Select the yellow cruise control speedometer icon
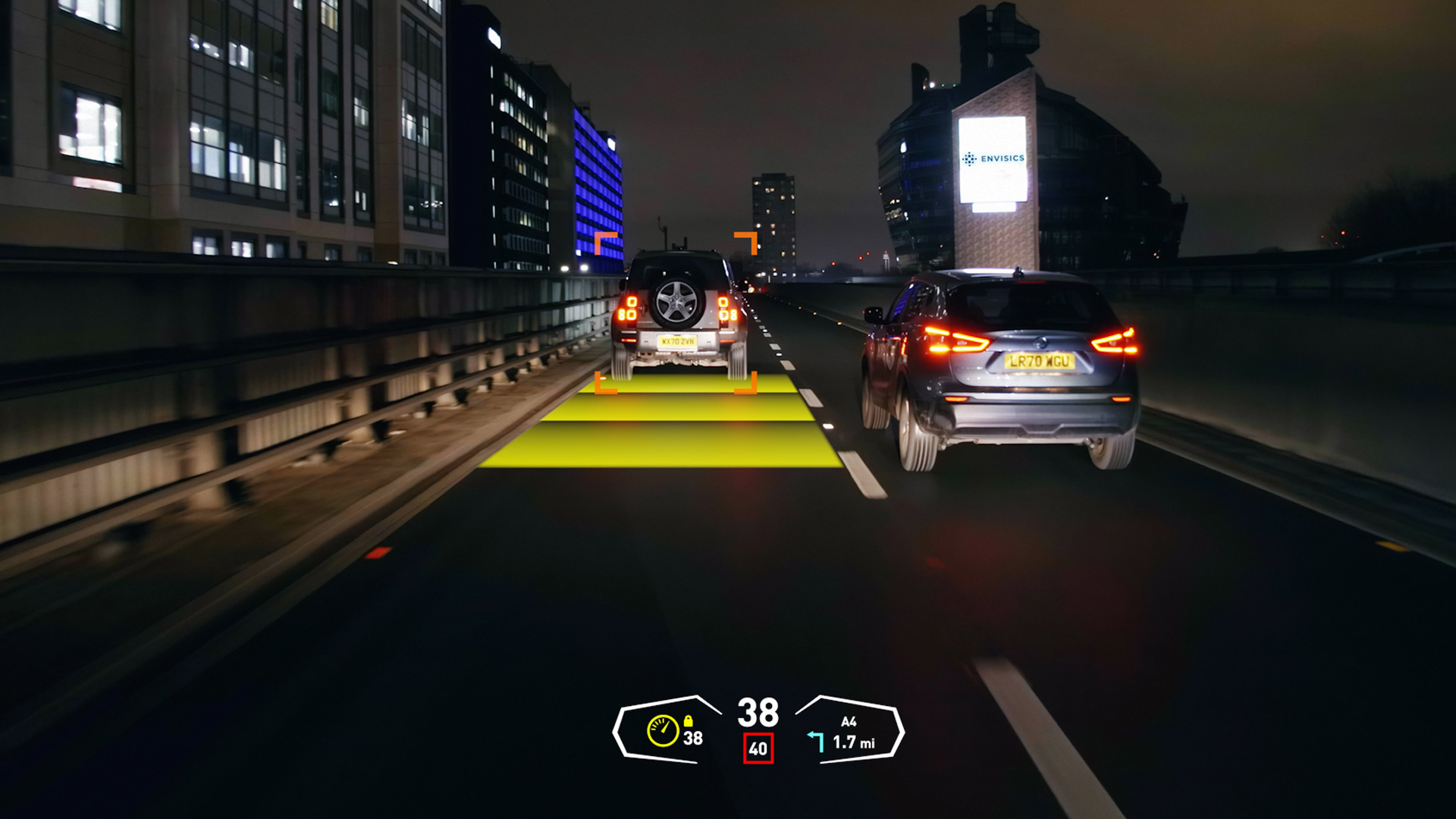This screenshot has width=1456, height=819. tap(663, 731)
